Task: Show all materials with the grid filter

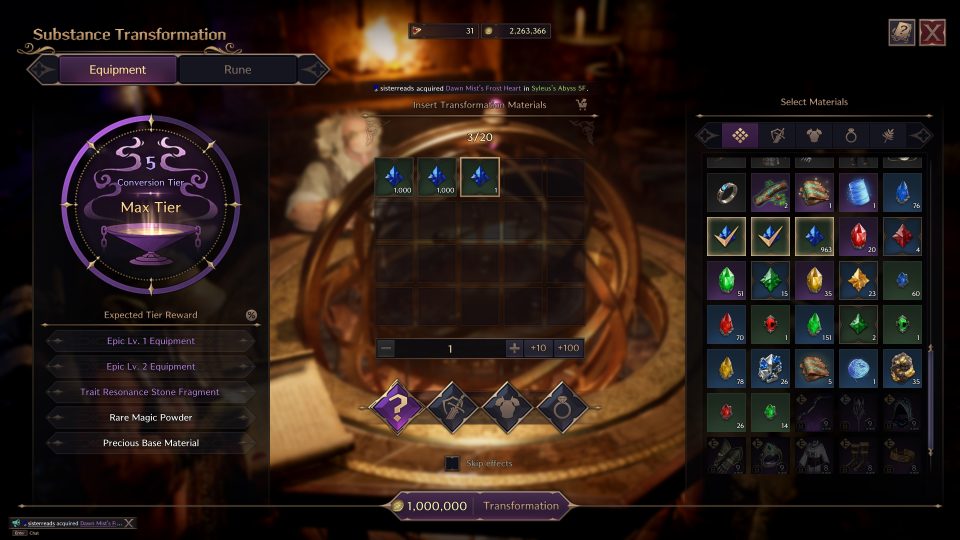Action: 739,135
